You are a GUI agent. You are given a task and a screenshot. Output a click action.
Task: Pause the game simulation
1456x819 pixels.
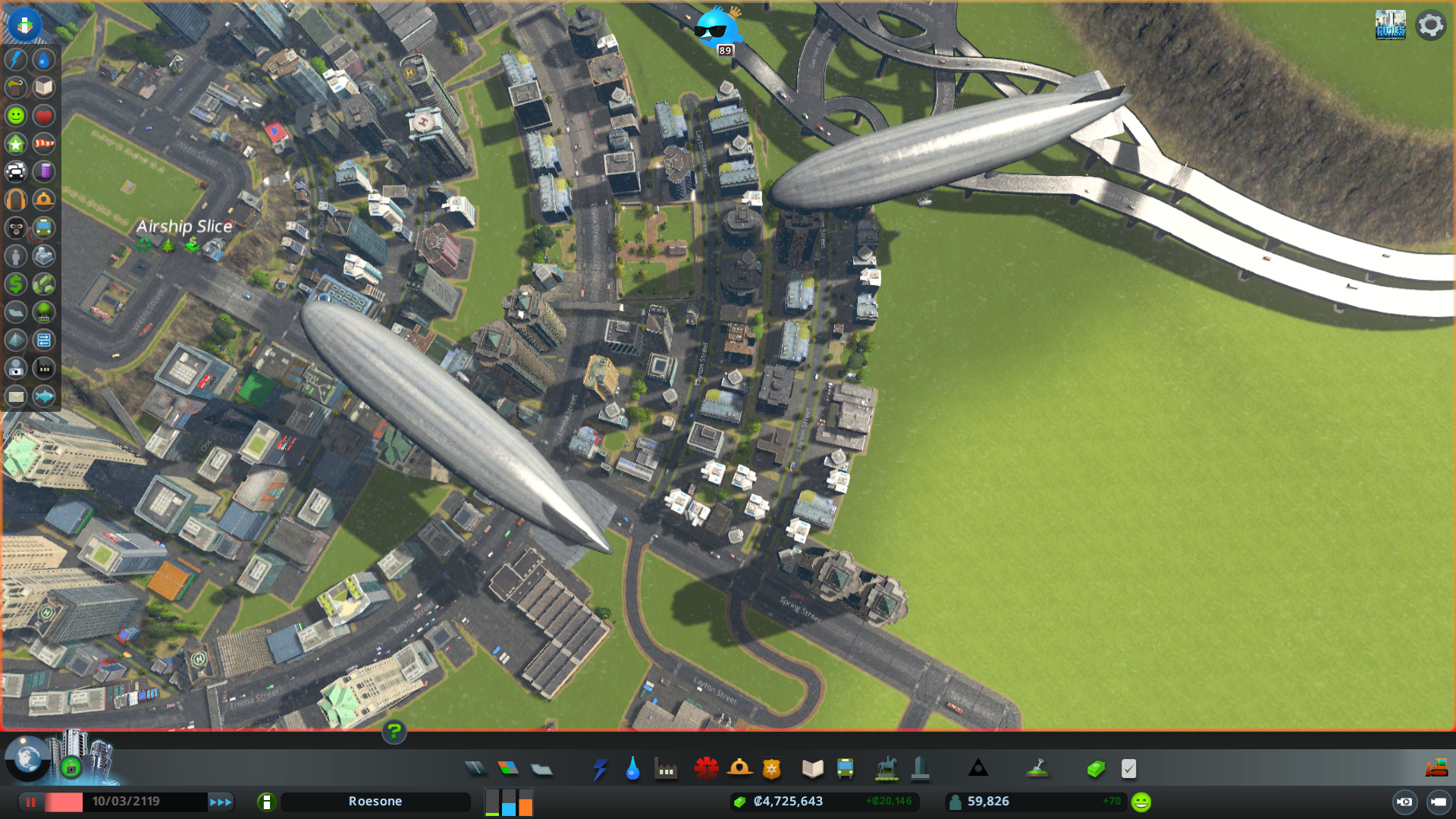coord(30,802)
